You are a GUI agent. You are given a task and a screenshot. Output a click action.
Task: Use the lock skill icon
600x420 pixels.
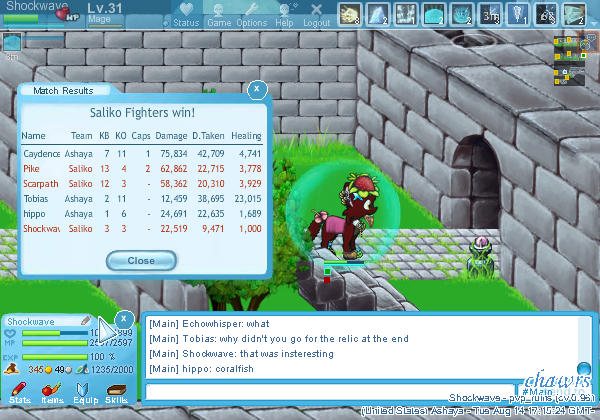[546, 13]
